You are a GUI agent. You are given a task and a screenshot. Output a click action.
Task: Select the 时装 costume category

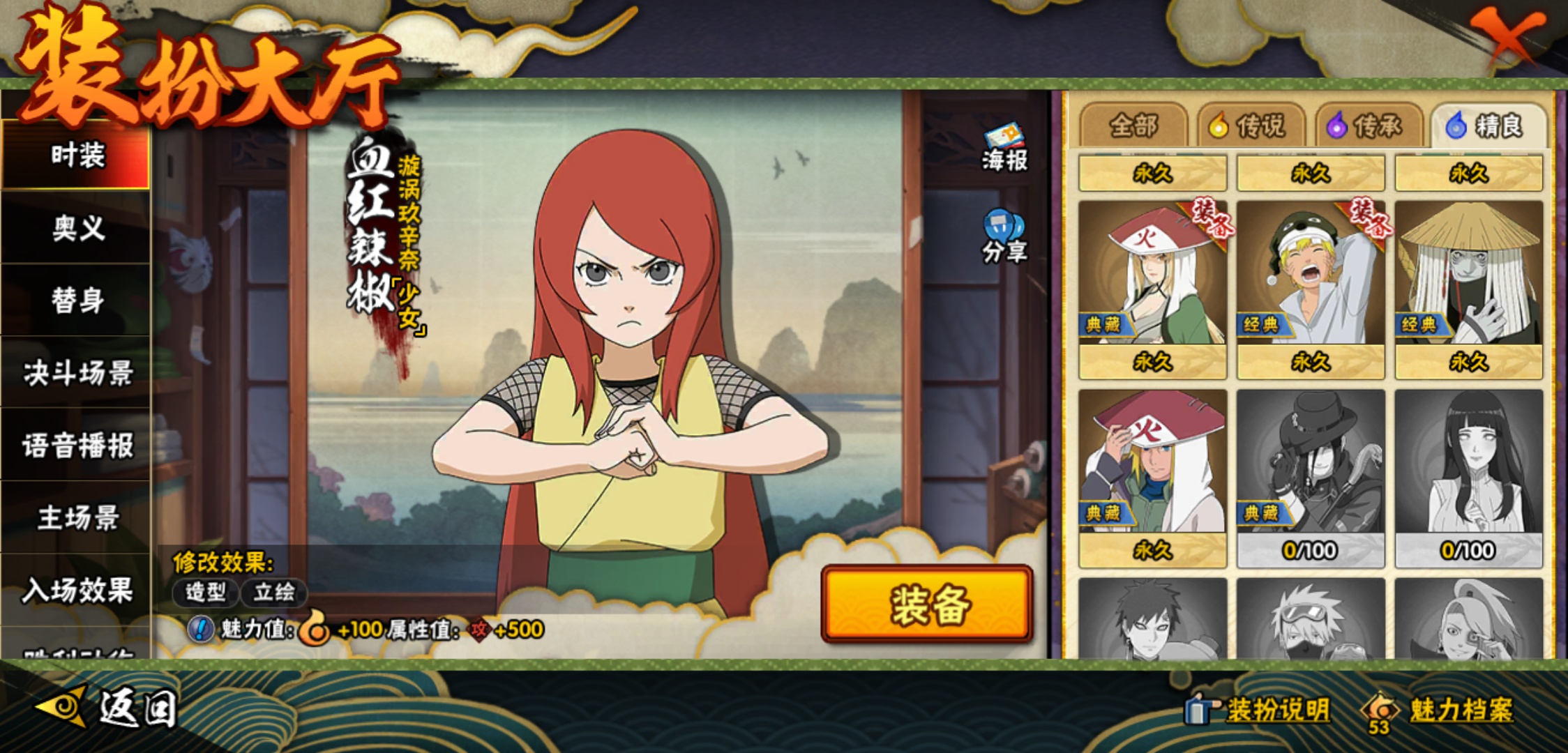pyautogui.click(x=77, y=155)
